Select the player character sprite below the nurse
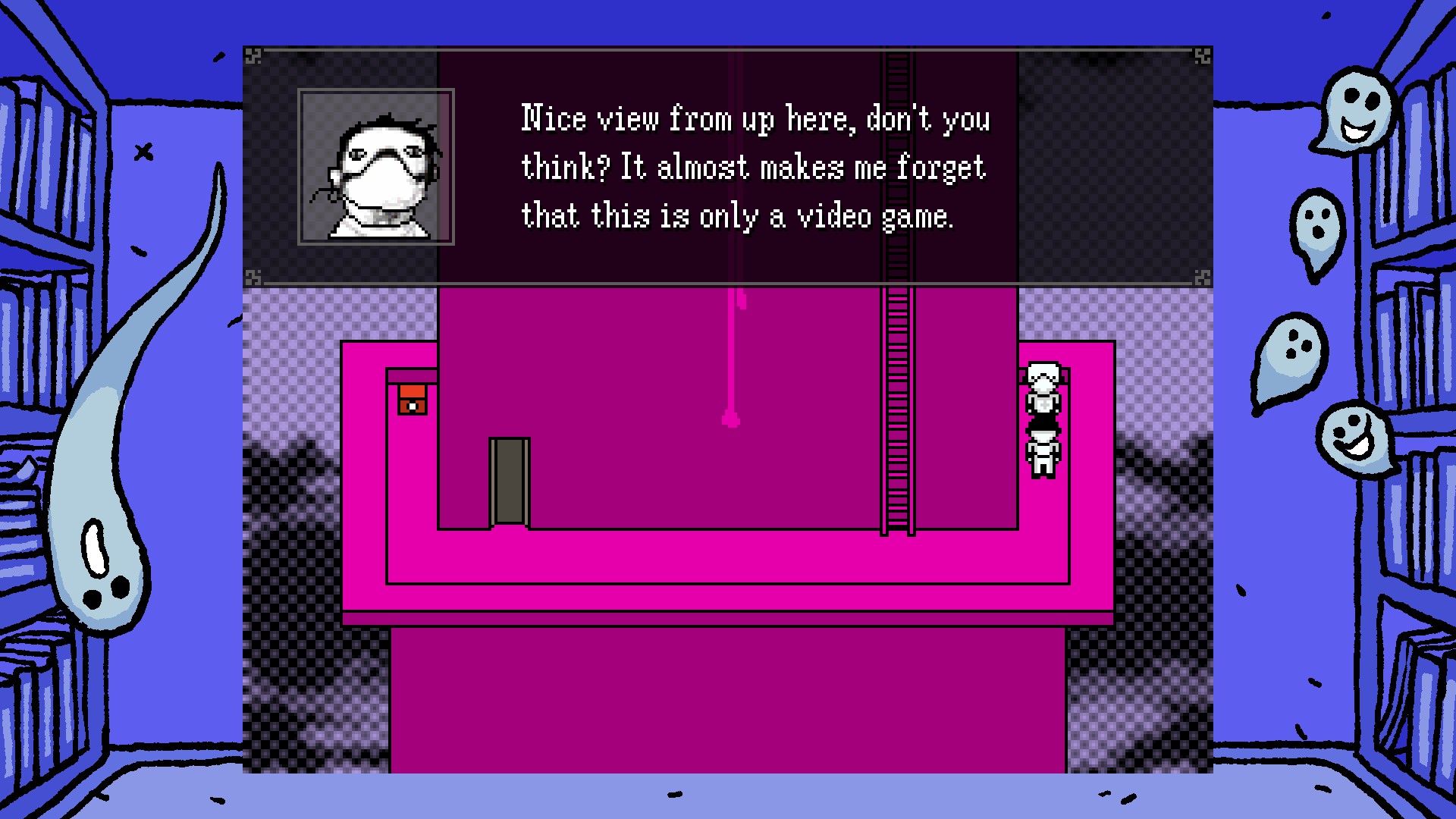Viewport: 1456px width, 819px height. click(x=1043, y=451)
